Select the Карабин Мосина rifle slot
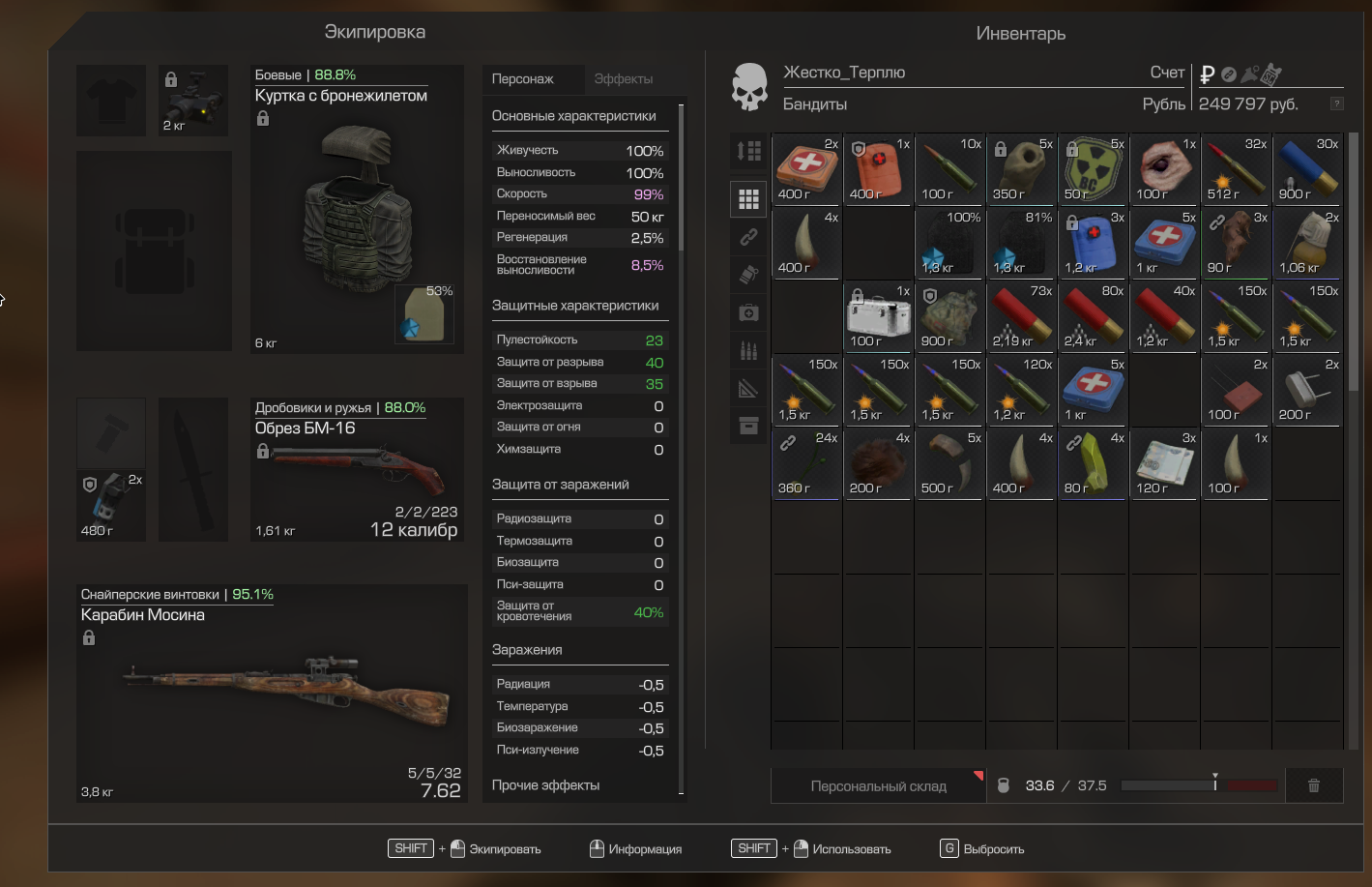 271,694
